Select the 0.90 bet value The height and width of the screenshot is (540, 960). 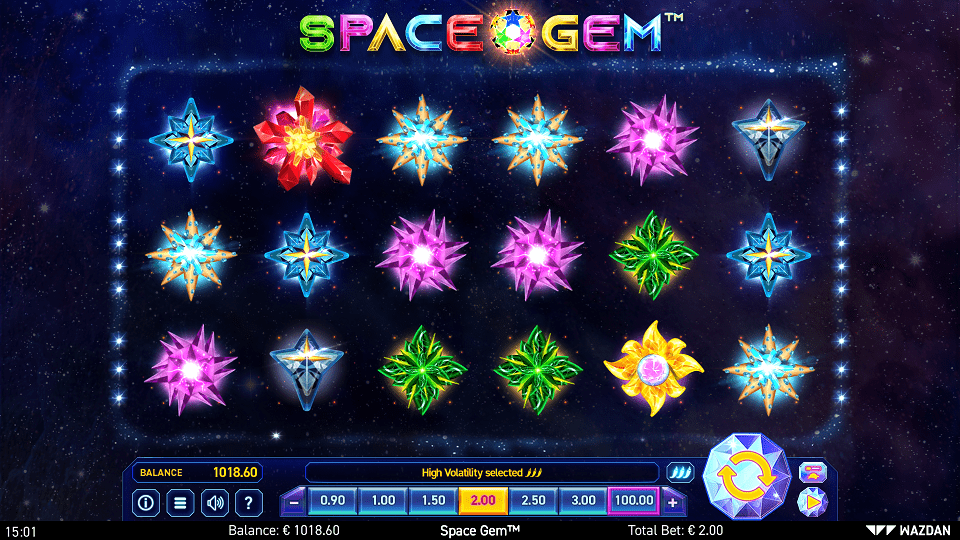pos(333,500)
